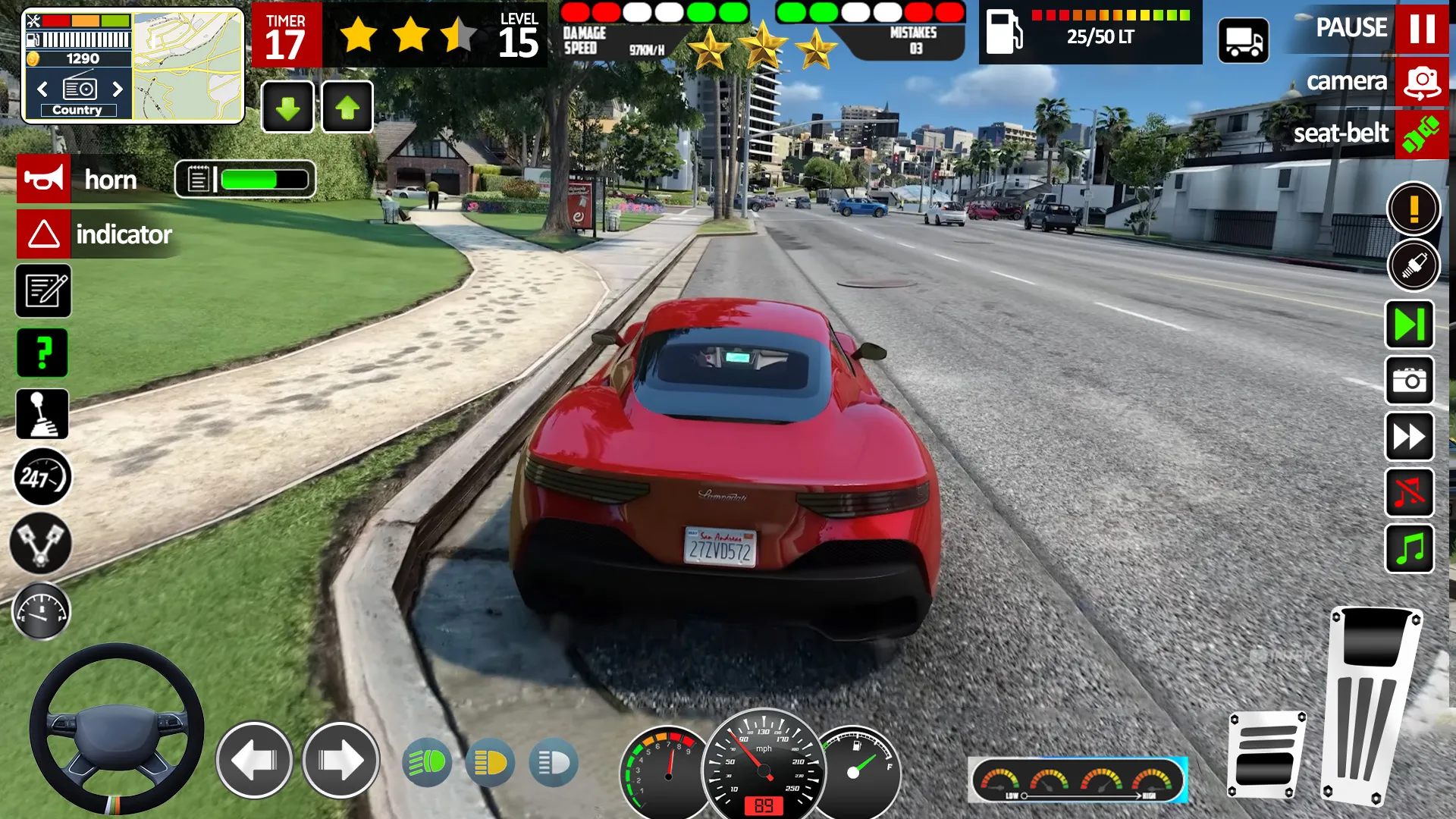Toggle the green headlight beam
1456x819 pixels.
point(427,763)
